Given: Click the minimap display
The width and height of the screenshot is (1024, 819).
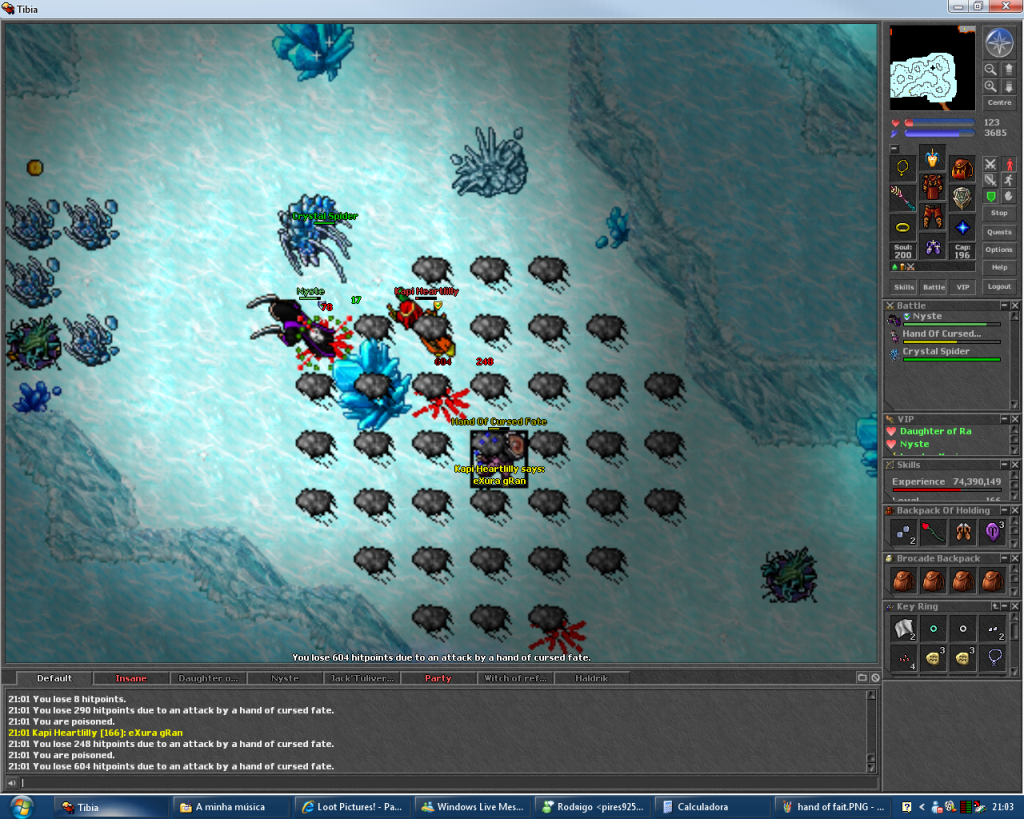Looking at the screenshot, I should click(x=932, y=67).
